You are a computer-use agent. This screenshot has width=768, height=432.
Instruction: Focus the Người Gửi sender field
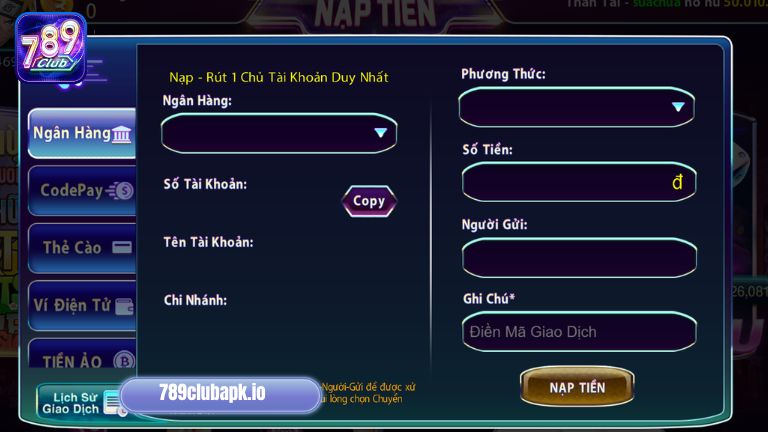click(x=578, y=257)
